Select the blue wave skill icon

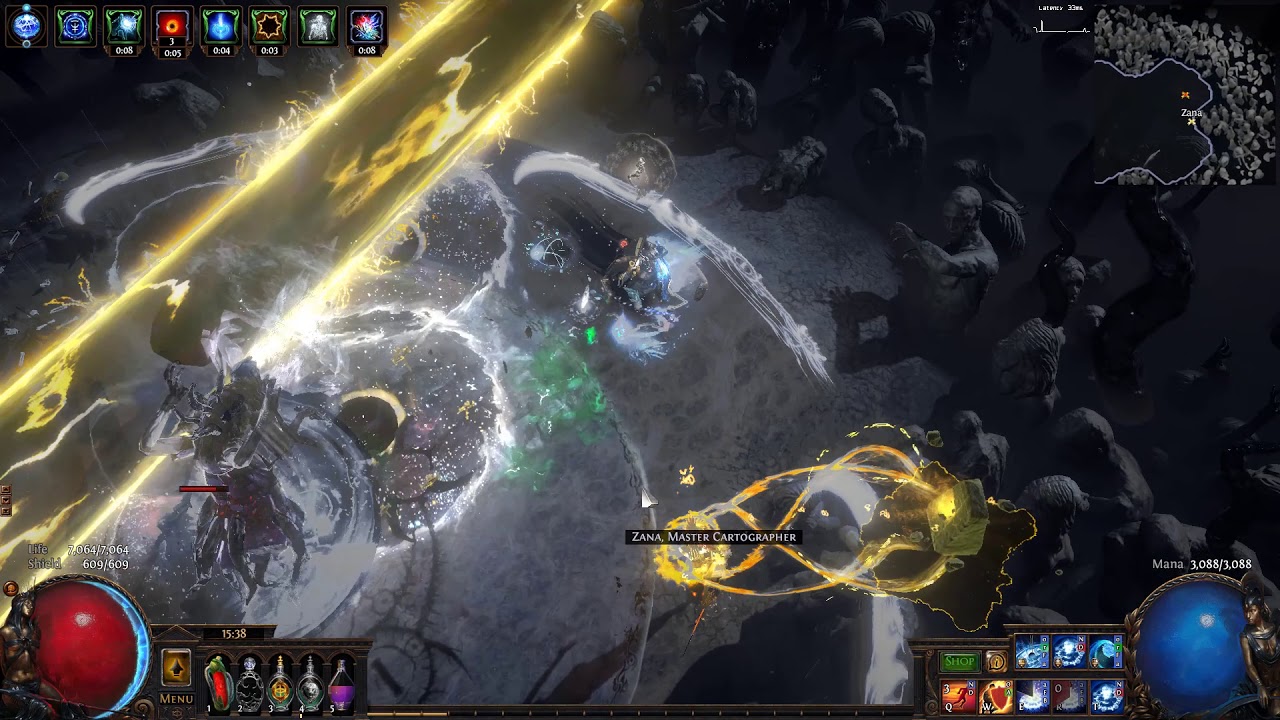click(x=1106, y=652)
